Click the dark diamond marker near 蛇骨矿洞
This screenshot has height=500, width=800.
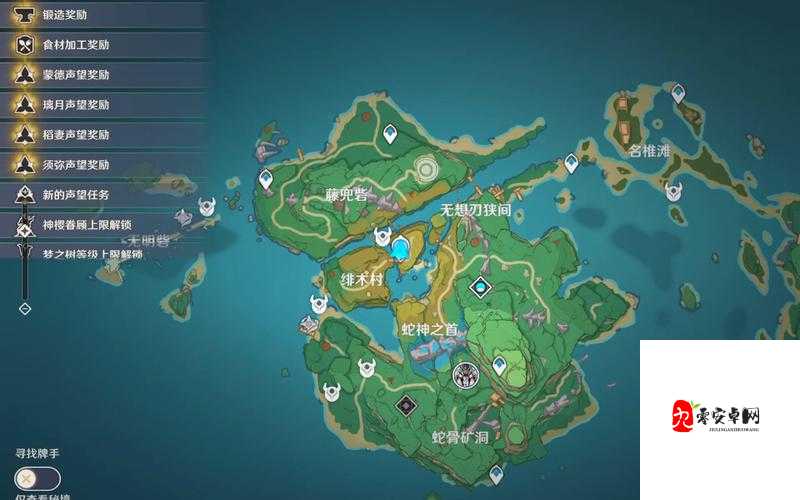click(x=405, y=404)
